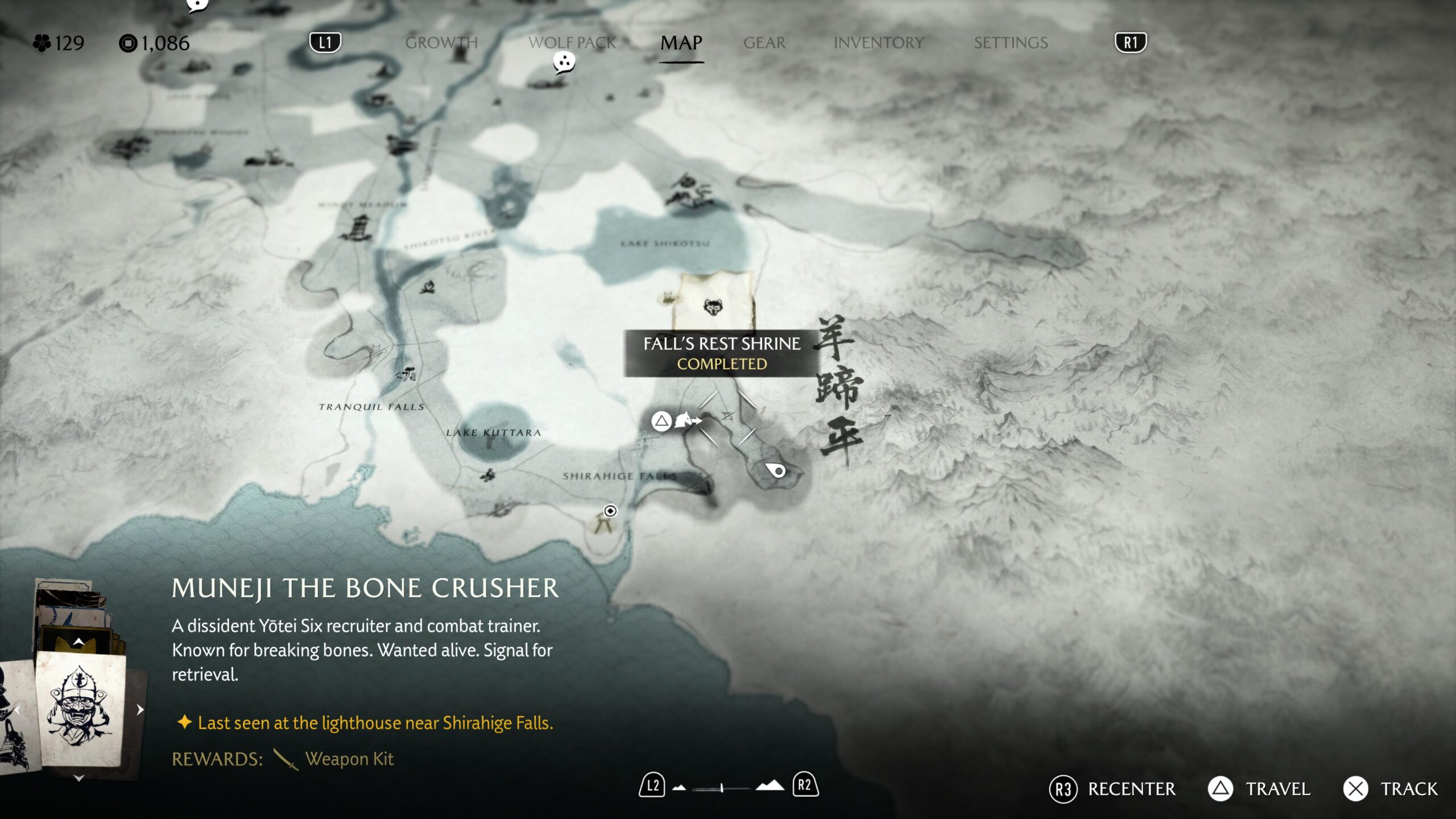
Task: Select the wolf den marker on the map
Action: [713, 307]
